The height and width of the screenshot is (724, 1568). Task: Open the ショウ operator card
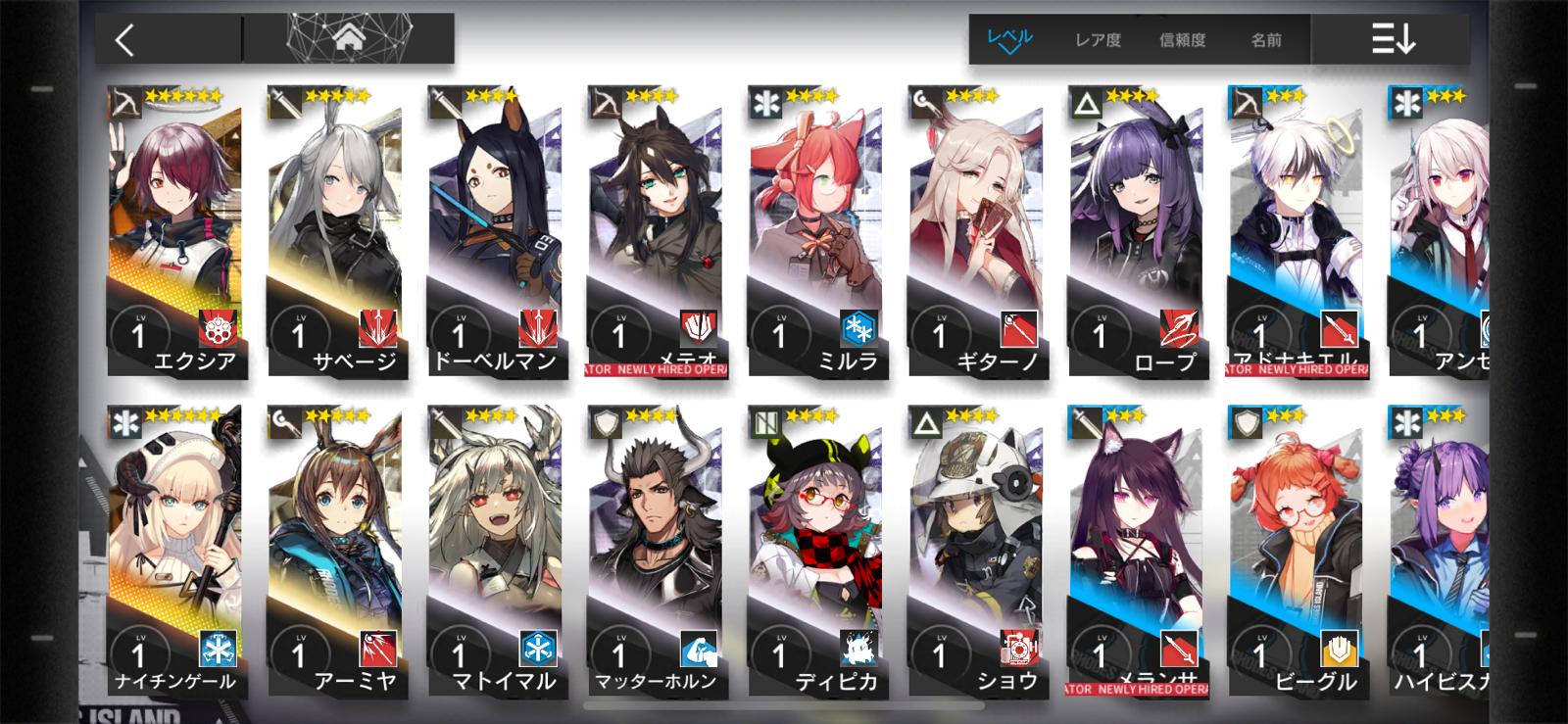point(975,551)
